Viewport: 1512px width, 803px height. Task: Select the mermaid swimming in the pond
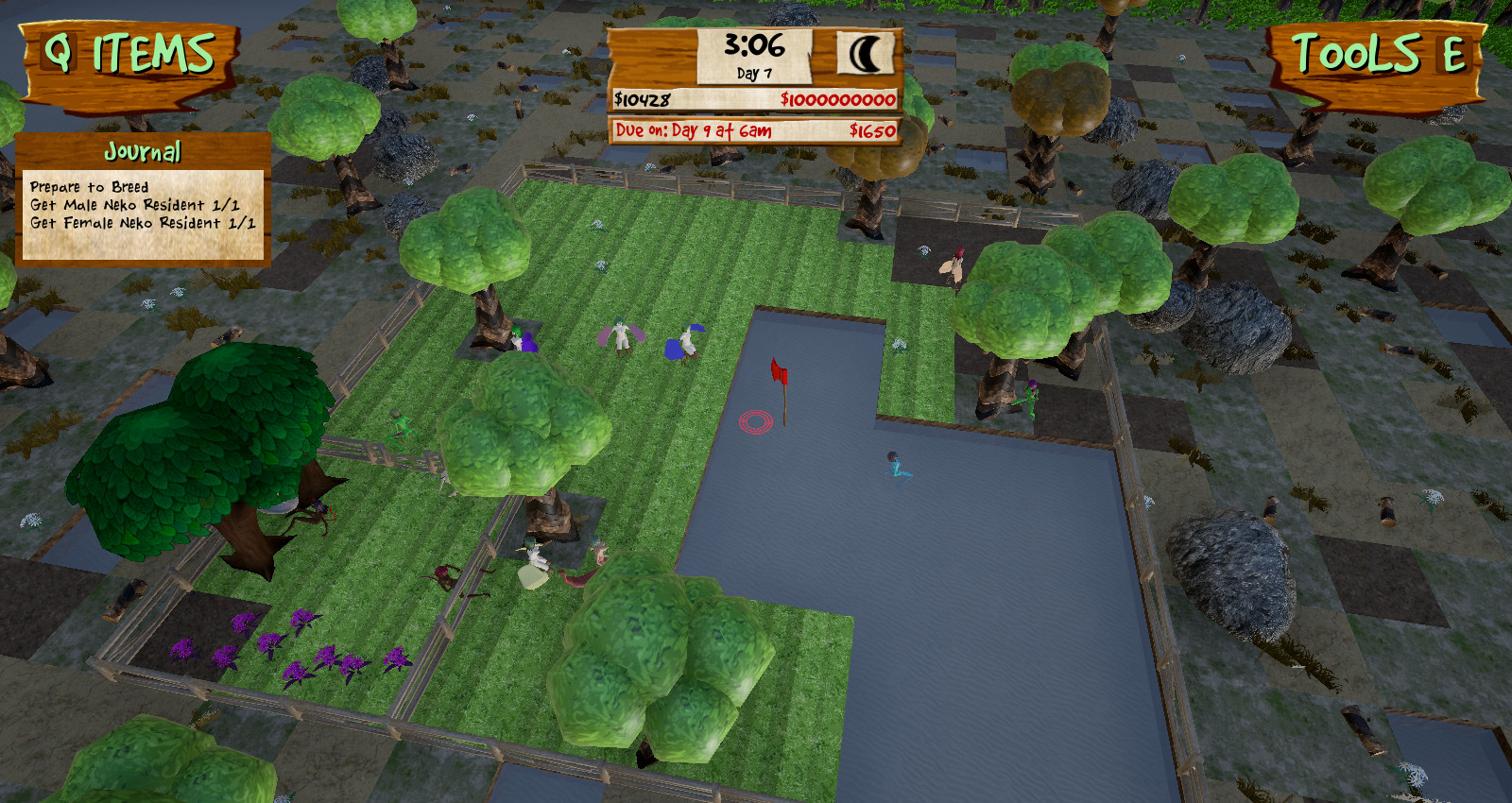[893, 465]
